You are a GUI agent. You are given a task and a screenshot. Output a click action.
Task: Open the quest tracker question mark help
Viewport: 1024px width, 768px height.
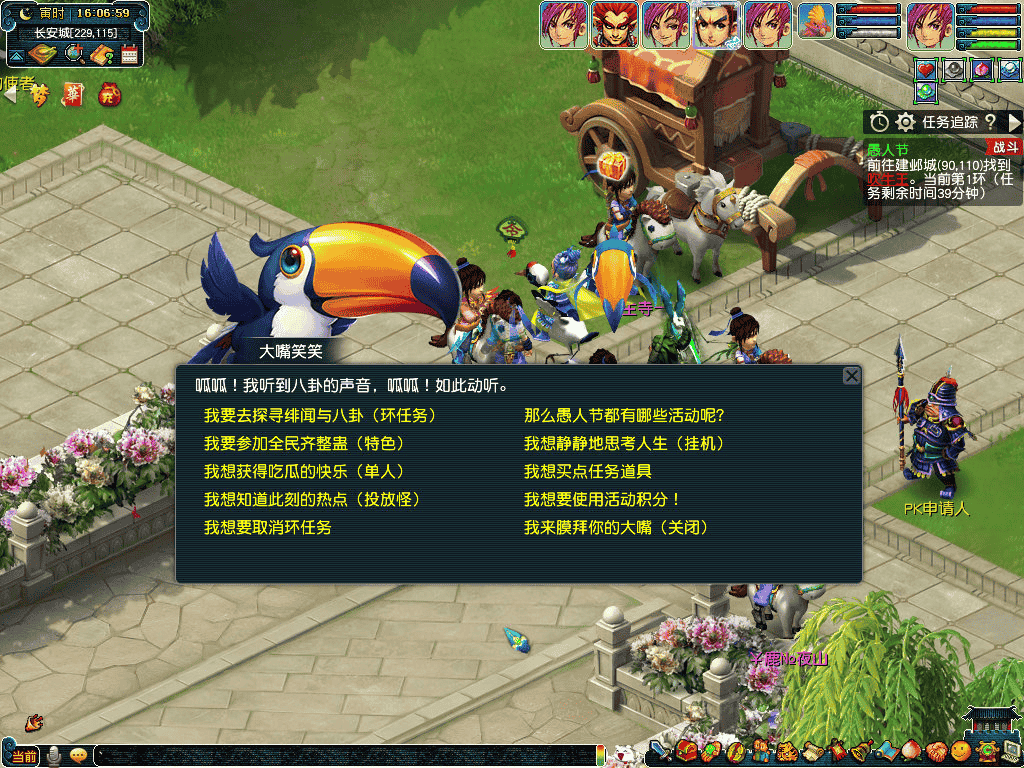990,122
